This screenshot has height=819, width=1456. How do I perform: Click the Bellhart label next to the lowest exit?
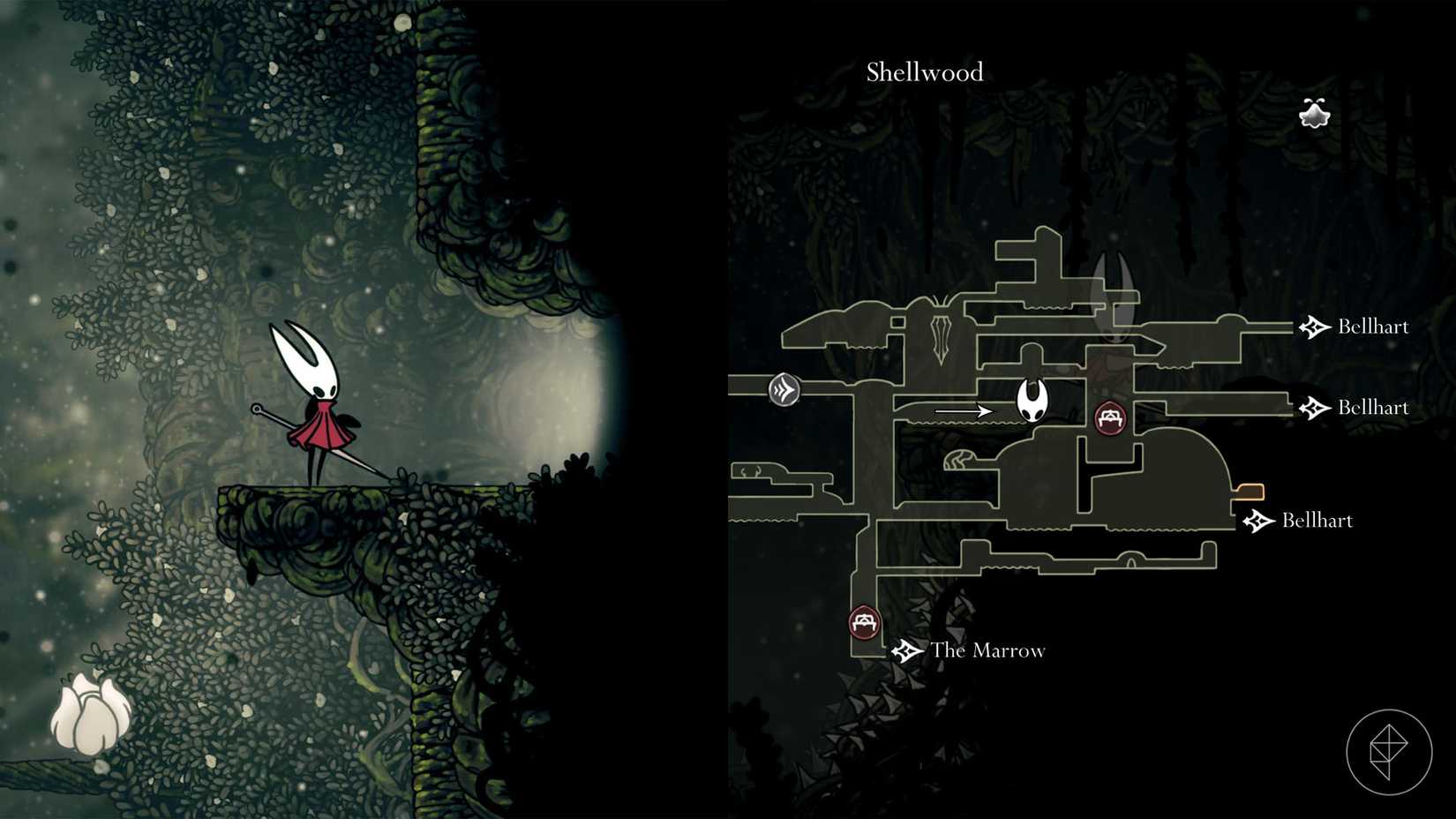click(1317, 521)
